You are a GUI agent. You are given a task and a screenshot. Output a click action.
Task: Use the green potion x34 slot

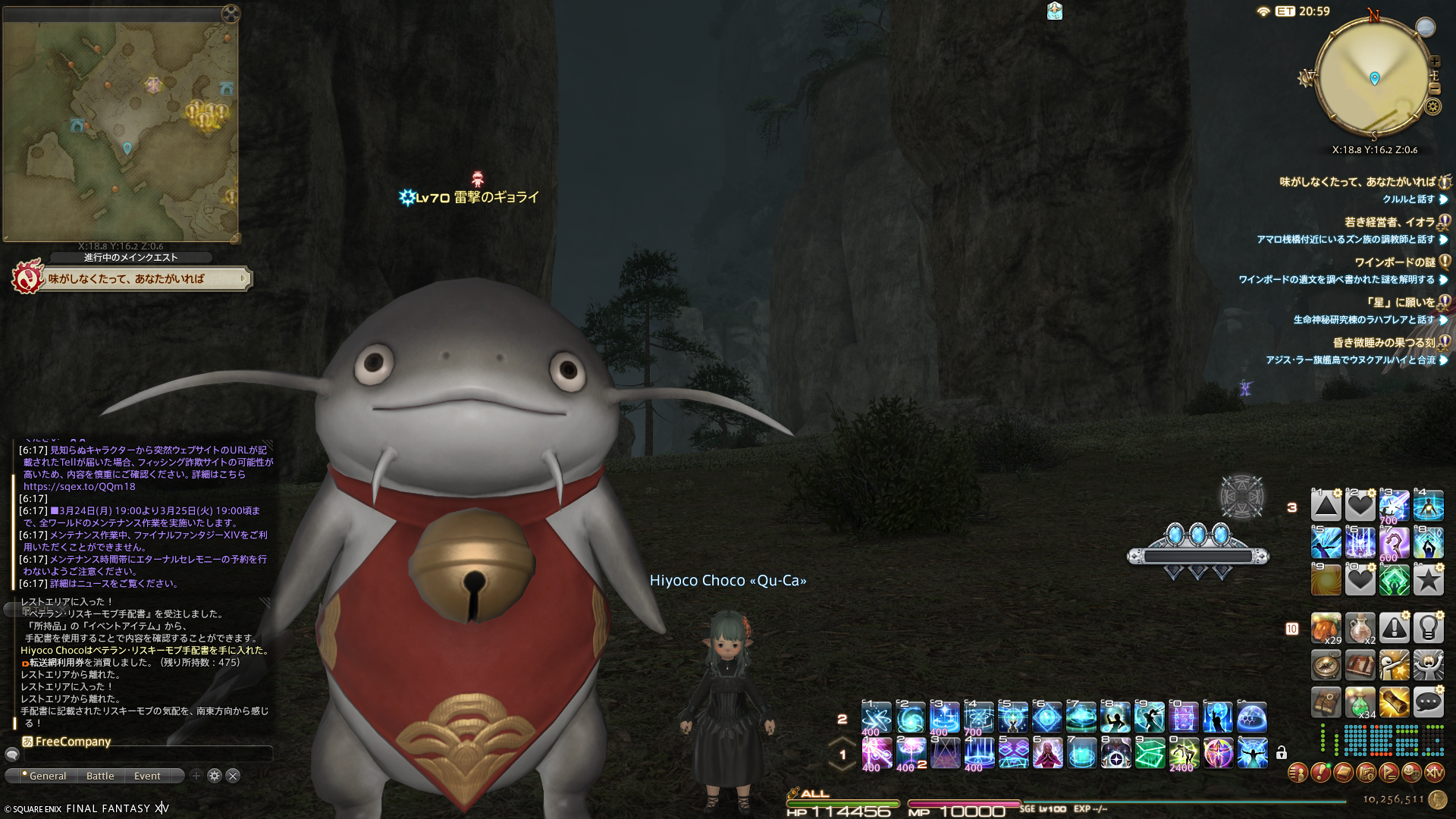pos(1360,703)
